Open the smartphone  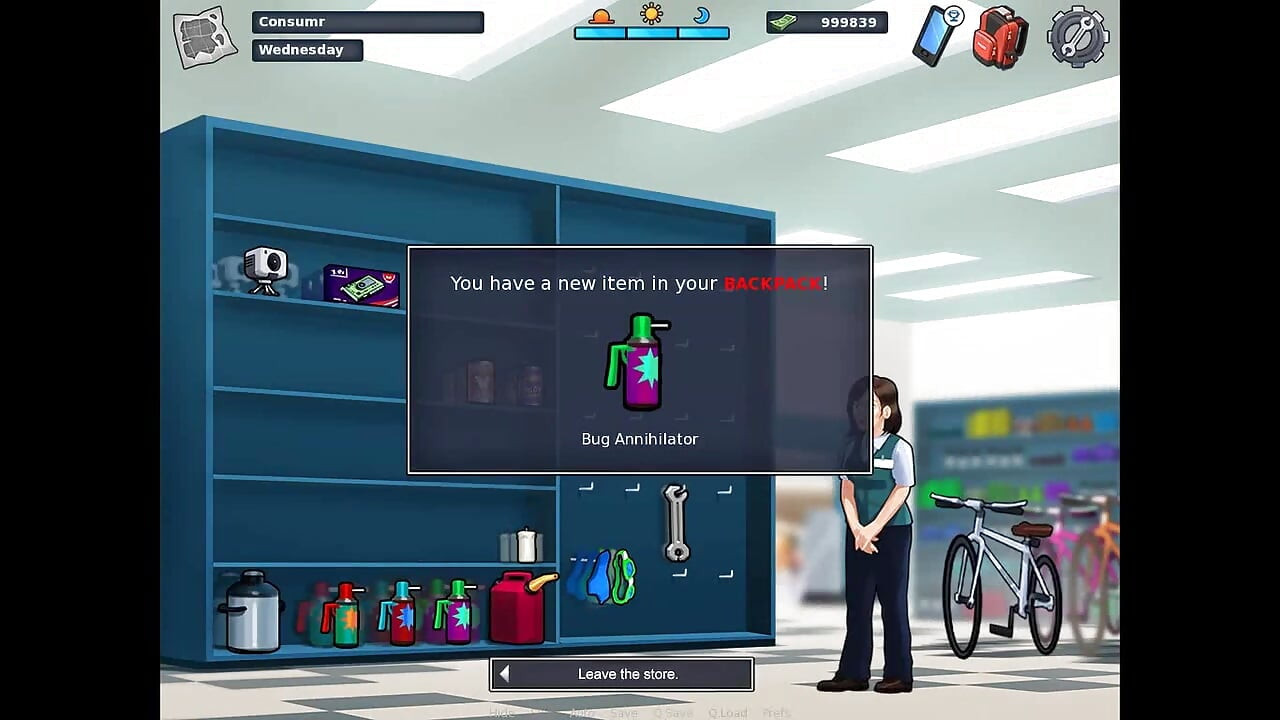936,36
